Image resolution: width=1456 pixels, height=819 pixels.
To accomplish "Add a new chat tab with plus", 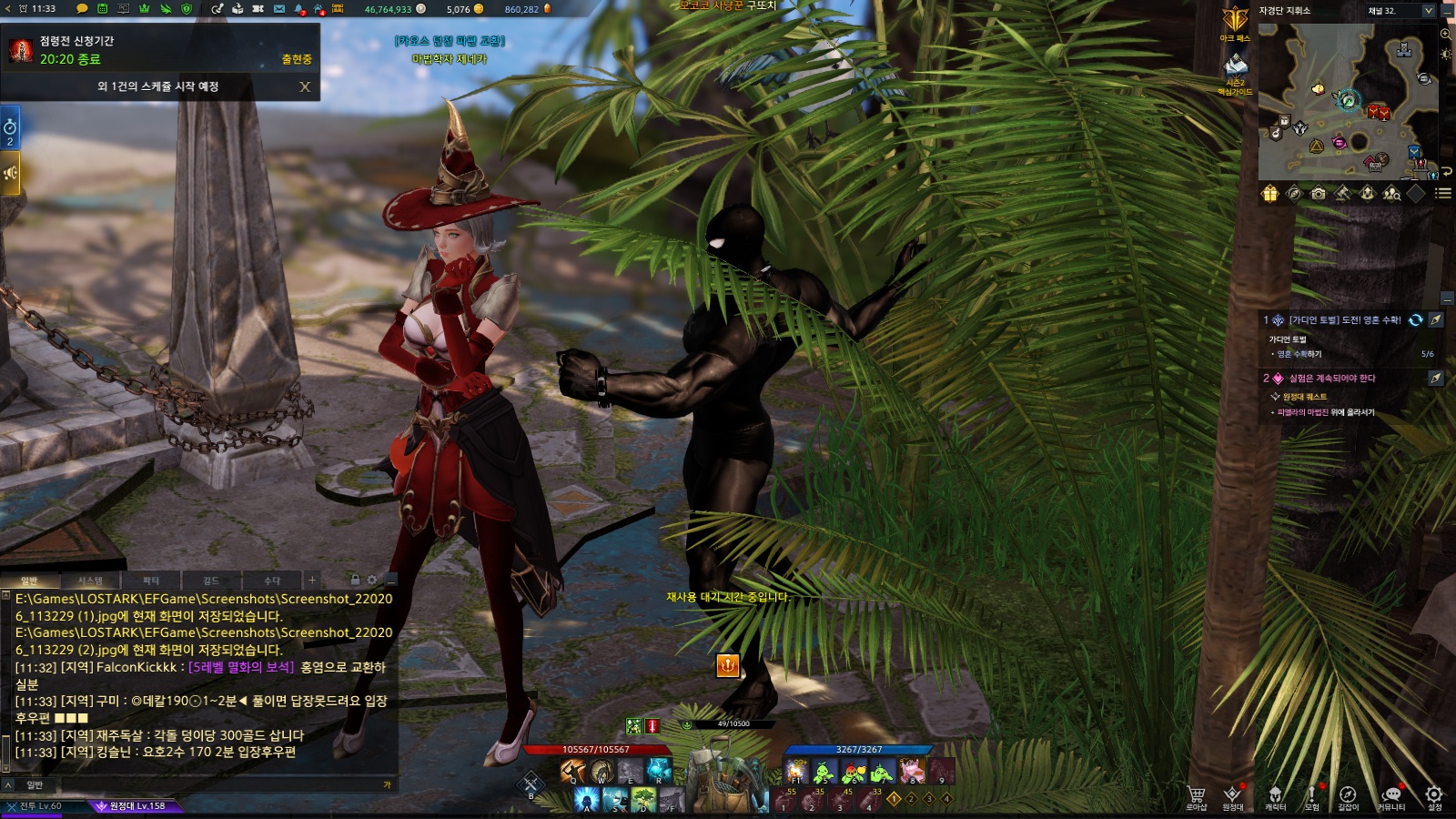I will coord(312,580).
